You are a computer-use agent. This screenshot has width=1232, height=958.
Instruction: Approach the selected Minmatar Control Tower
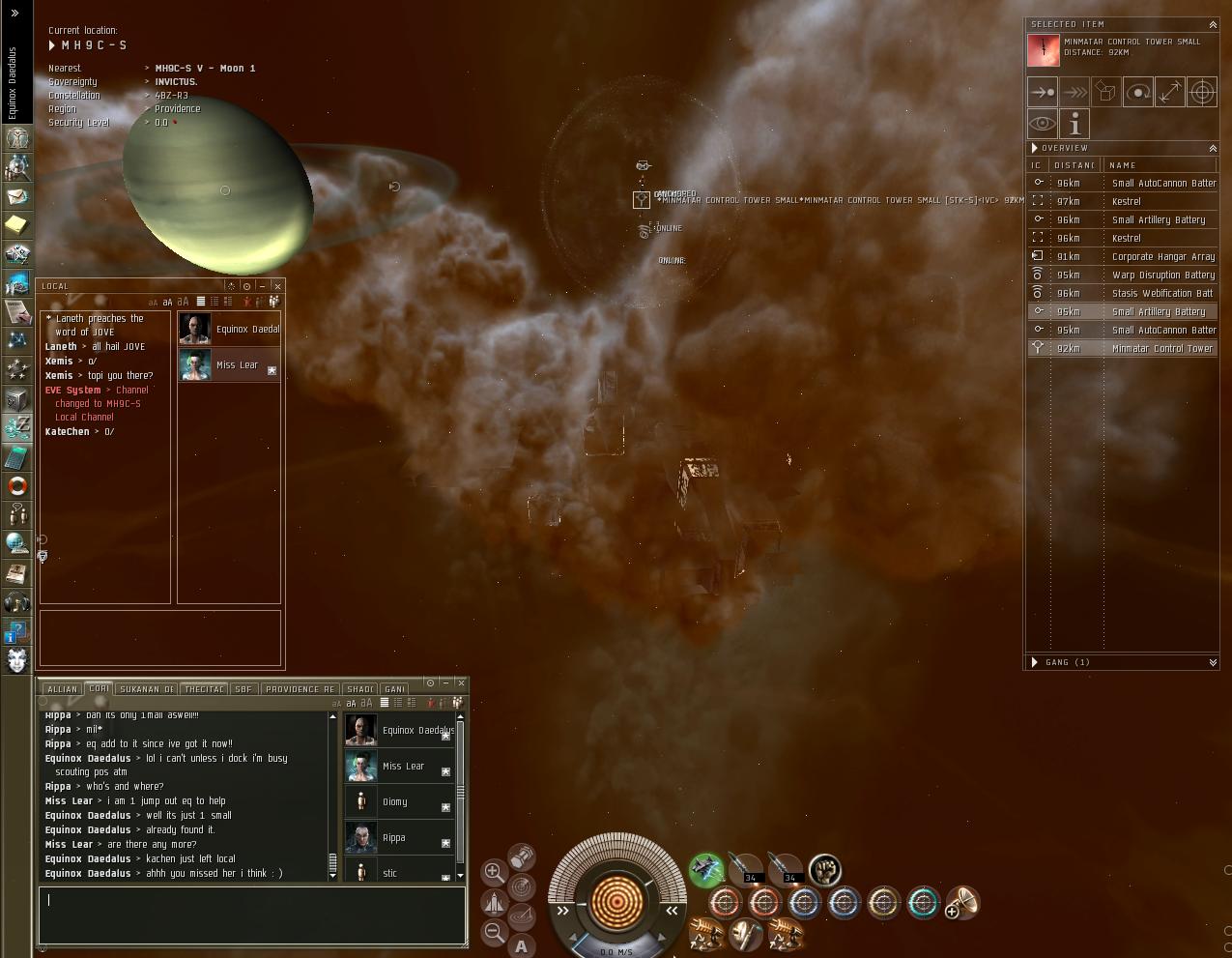pos(1043,93)
